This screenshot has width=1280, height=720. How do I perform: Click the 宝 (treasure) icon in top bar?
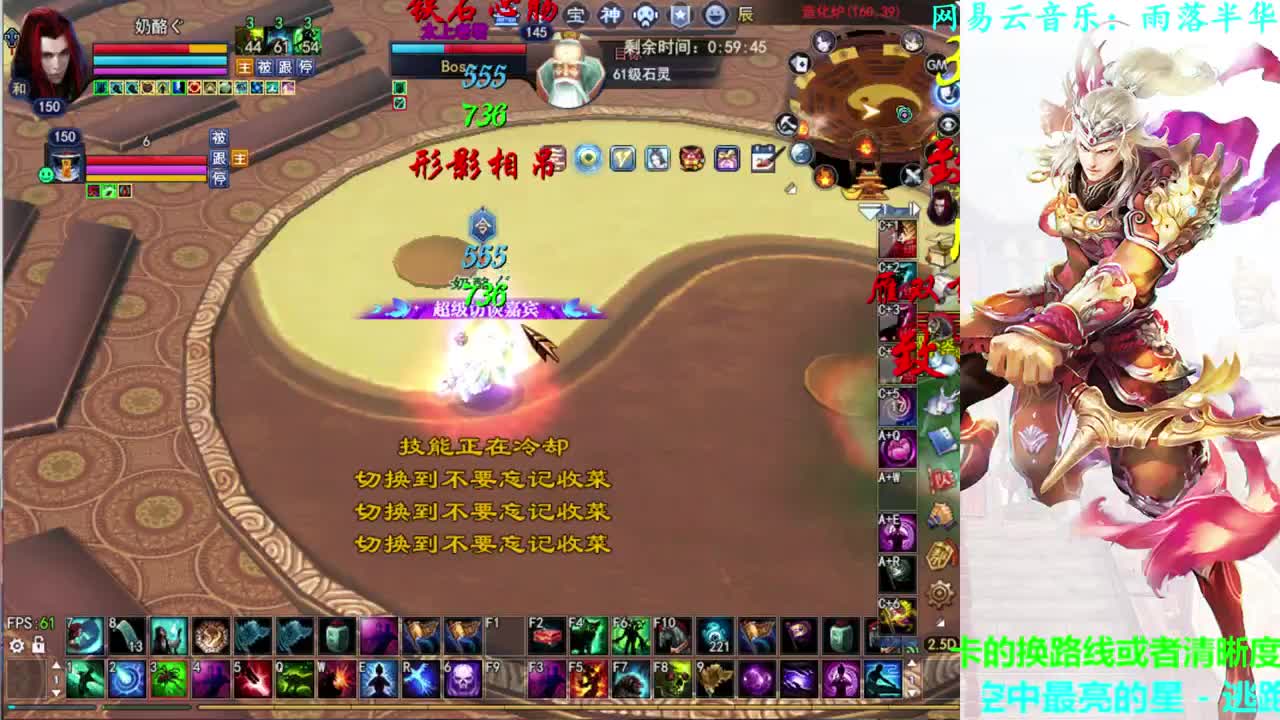(576, 15)
